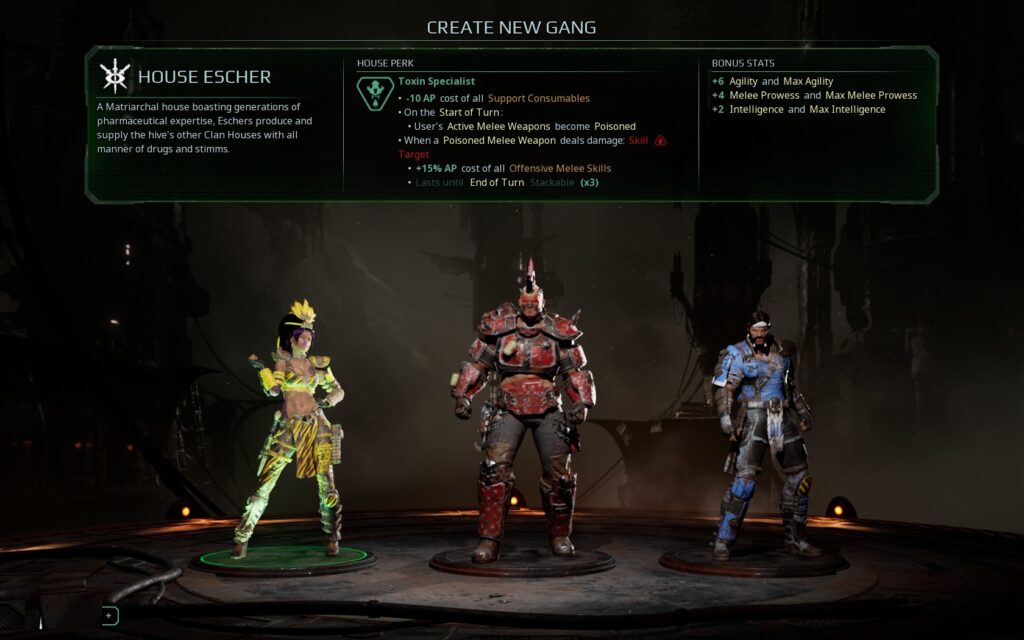The height and width of the screenshot is (640, 1024).
Task: Click the small plus button
Action: [110, 616]
